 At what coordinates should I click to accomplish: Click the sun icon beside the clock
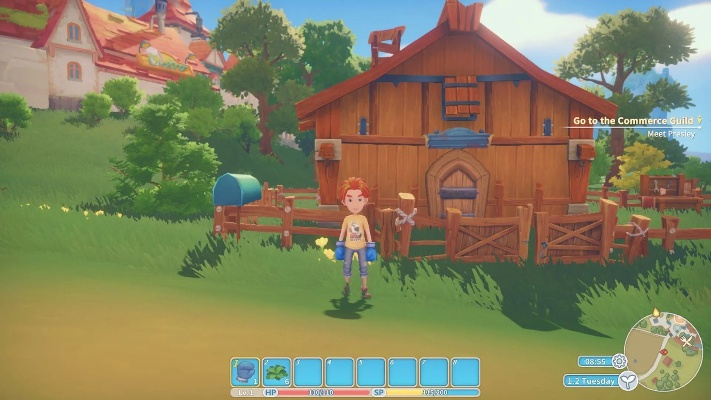pyautogui.click(x=620, y=361)
